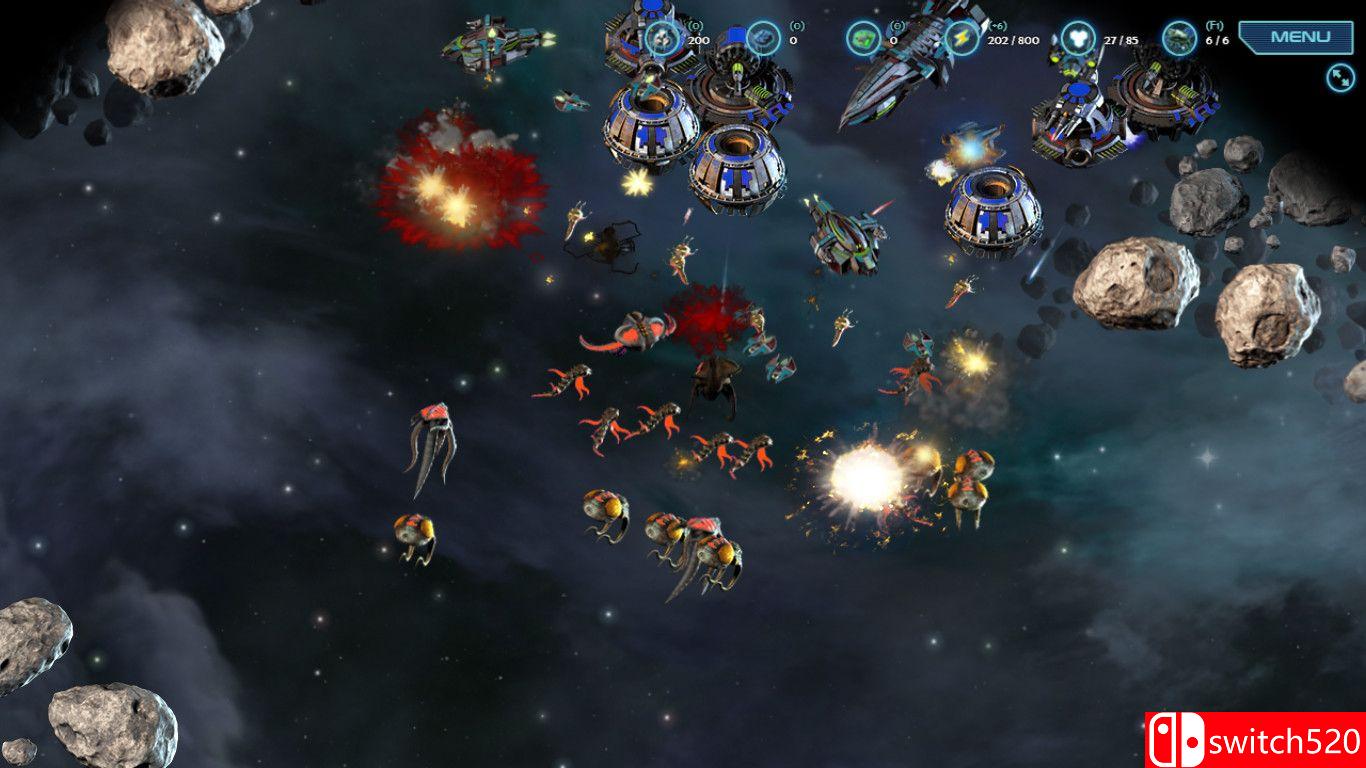This screenshot has height=768, width=1366.
Task: Select the fleet ship count icon
Action: [1179, 39]
